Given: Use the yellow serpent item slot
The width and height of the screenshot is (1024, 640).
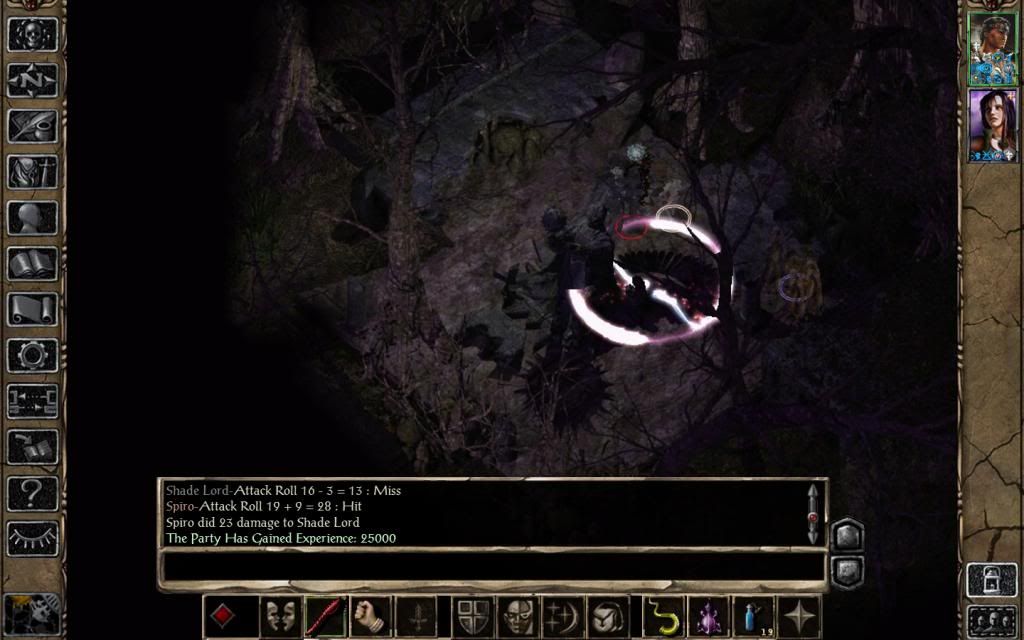Looking at the screenshot, I should click(661, 615).
